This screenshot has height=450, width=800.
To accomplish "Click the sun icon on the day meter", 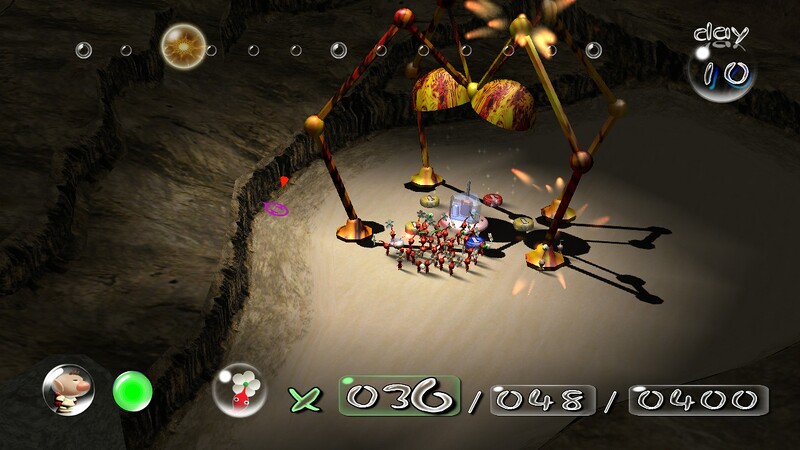I will pyautogui.click(x=183, y=45).
